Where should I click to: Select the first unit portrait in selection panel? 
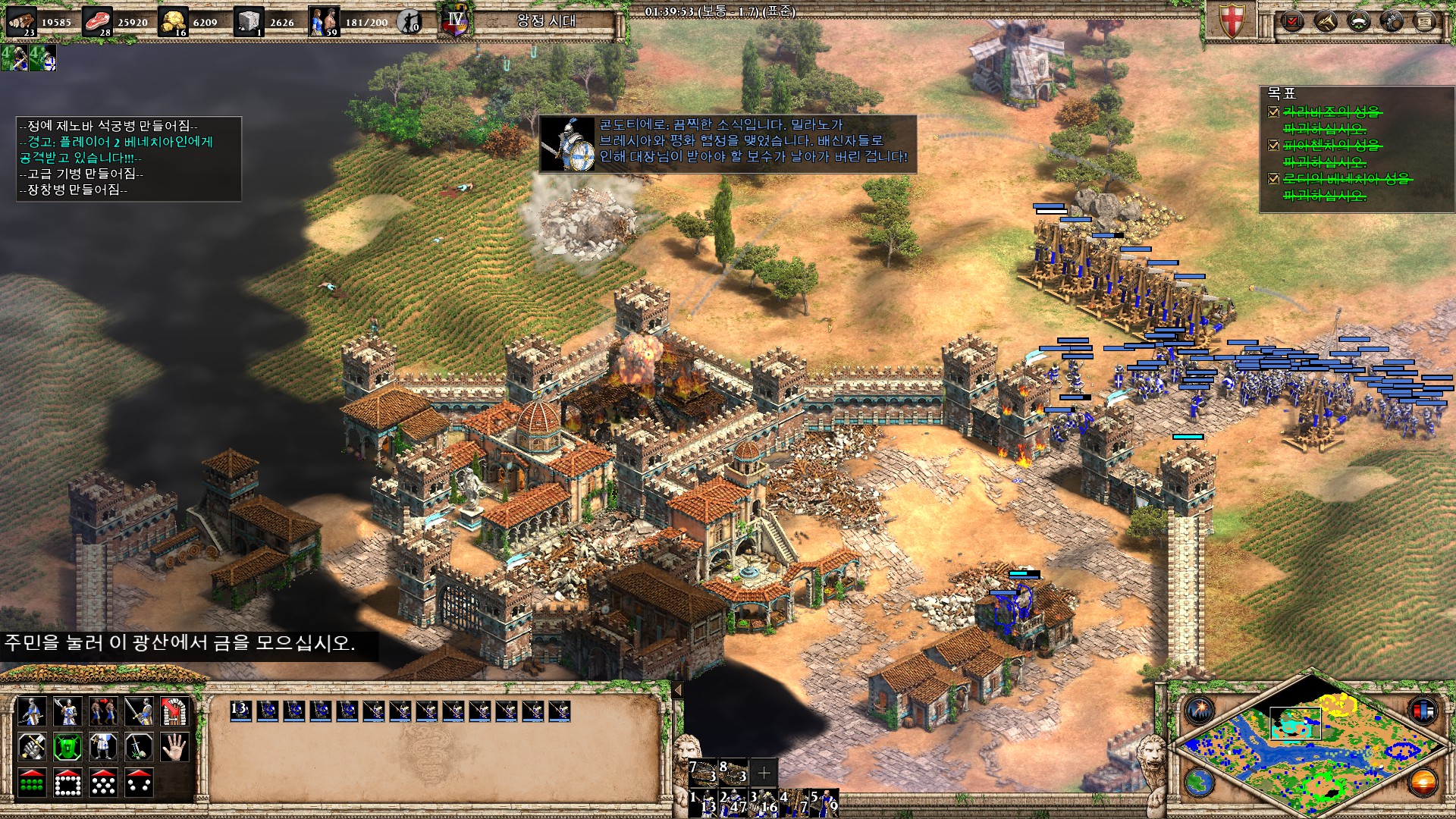pyautogui.click(x=241, y=711)
